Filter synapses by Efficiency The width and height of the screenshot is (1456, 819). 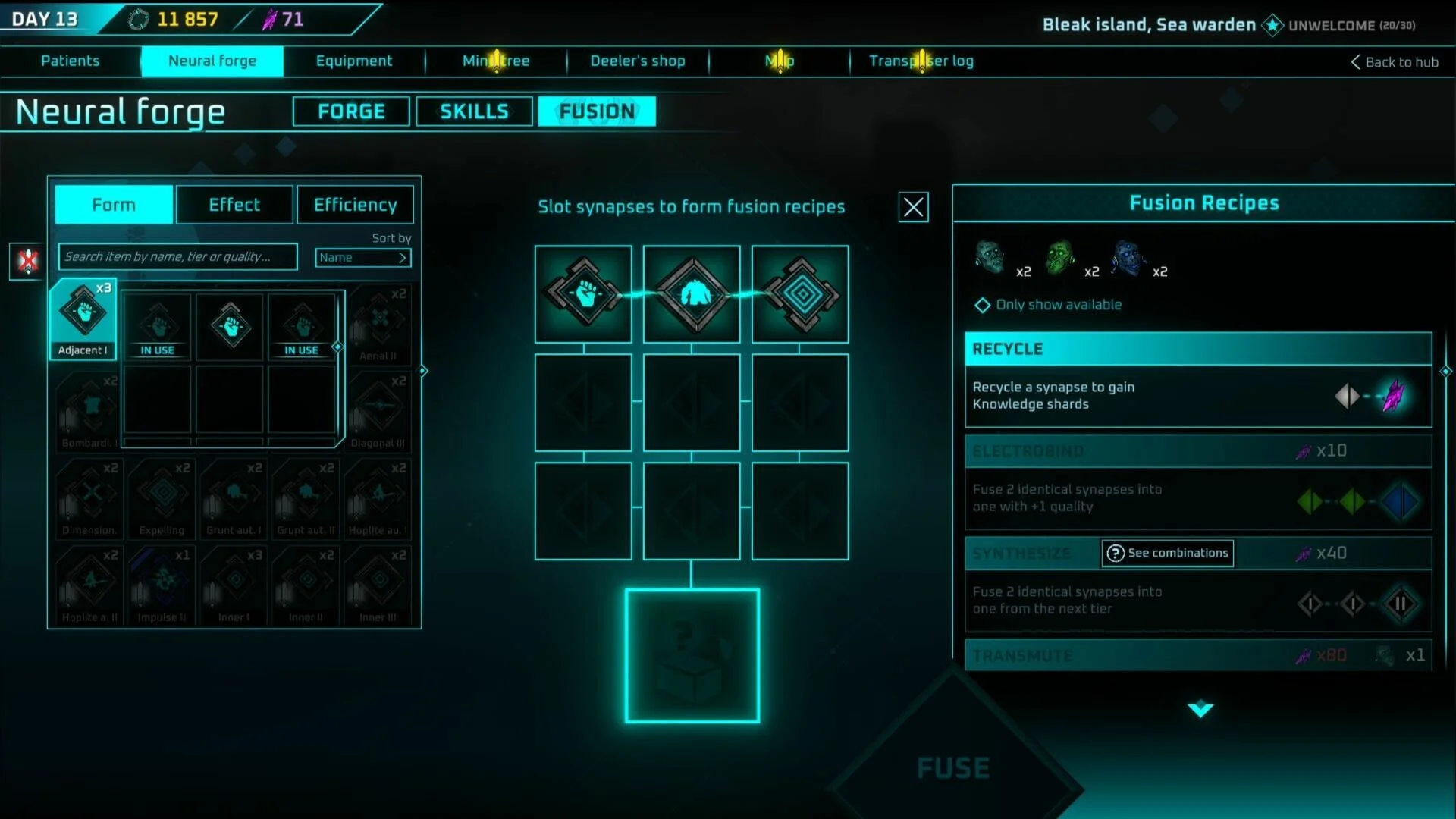355,205
